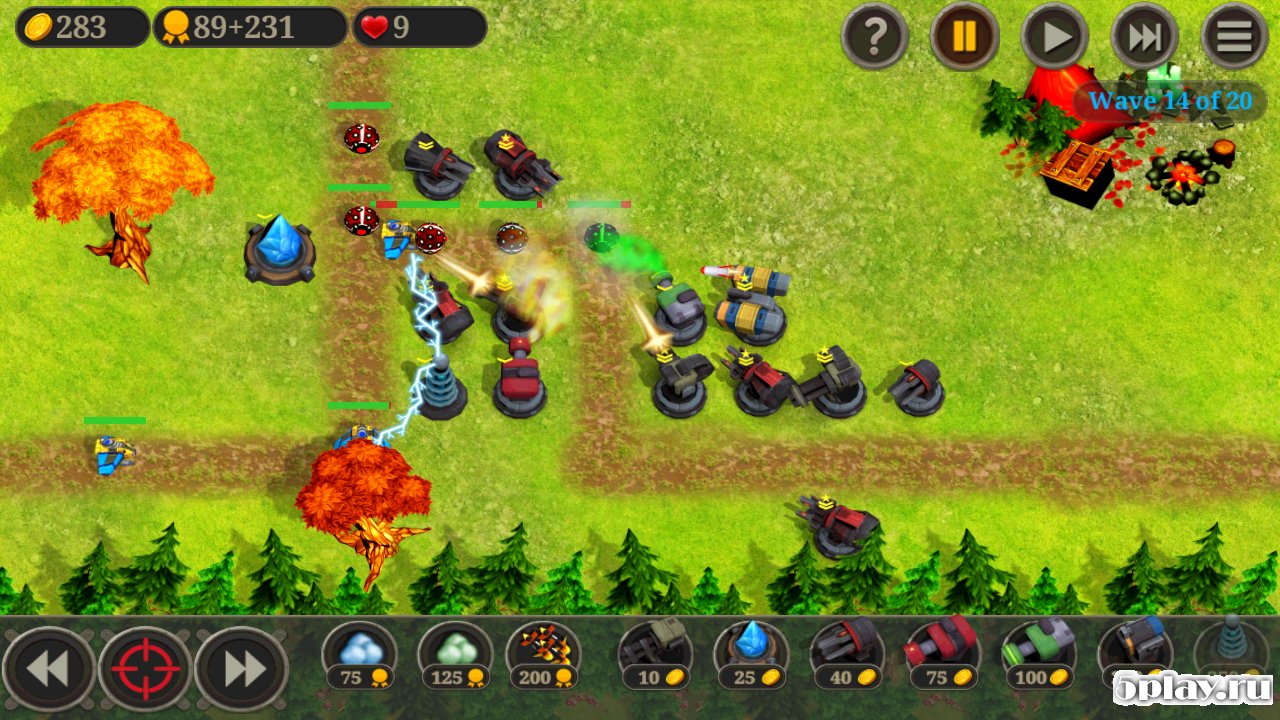Open the three-line hamburger menu
This screenshot has width=1280, height=720.
pos(1234,37)
